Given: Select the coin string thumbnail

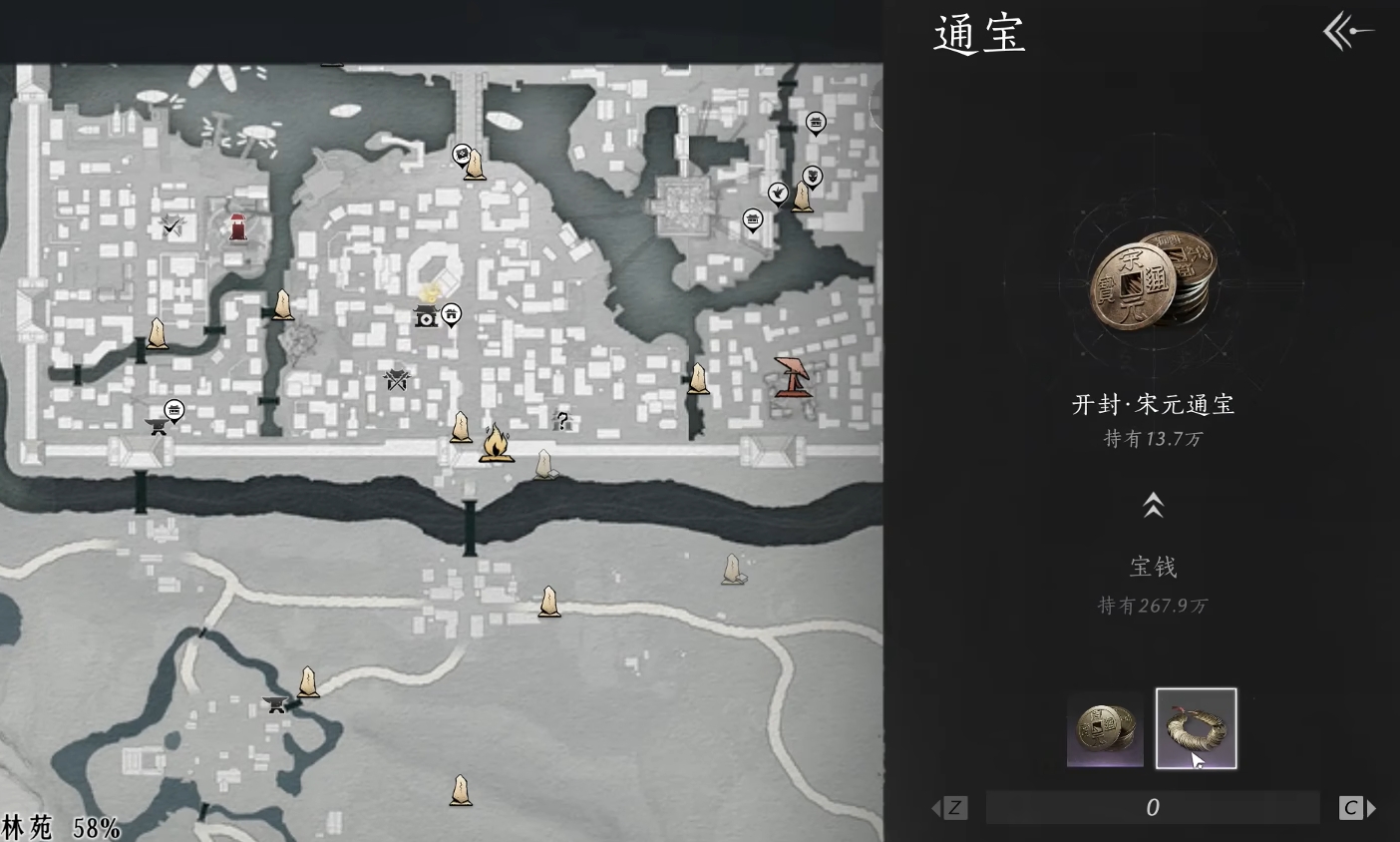Looking at the screenshot, I should click(x=1196, y=729).
